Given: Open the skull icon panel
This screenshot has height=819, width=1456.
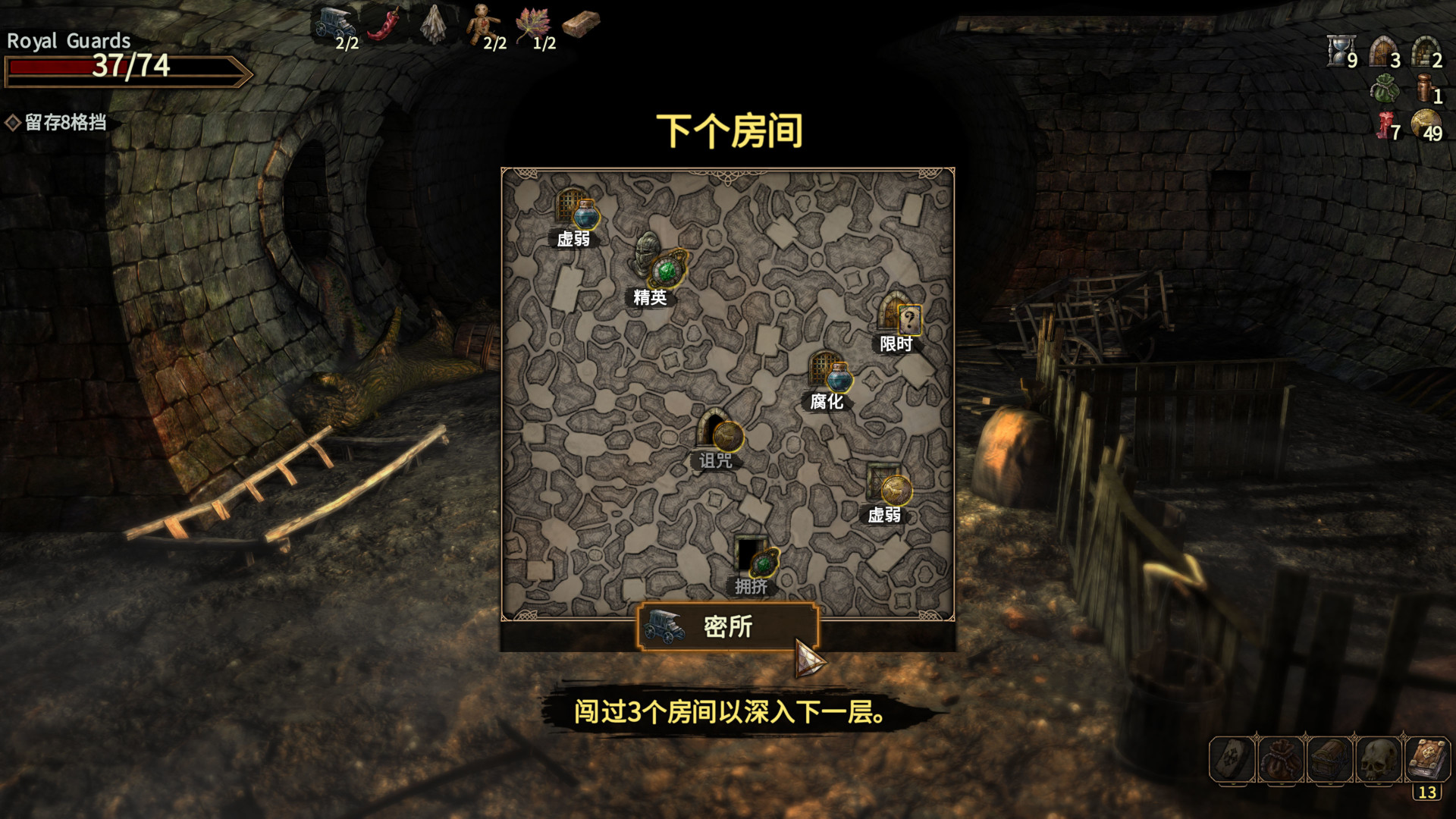Looking at the screenshot, I should click(1378, 759).
